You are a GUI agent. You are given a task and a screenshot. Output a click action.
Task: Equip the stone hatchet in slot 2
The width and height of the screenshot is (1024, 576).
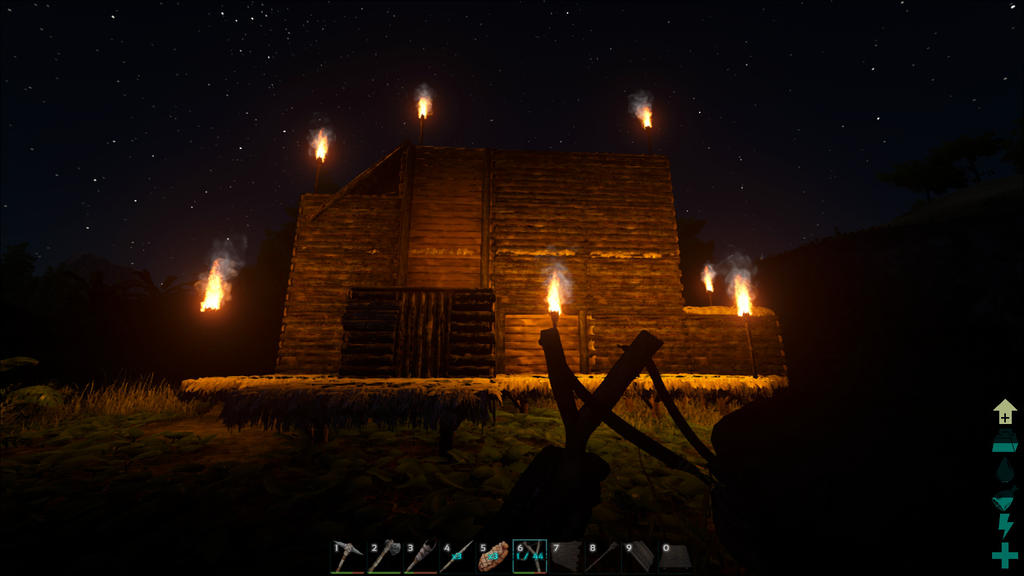tap(383, 556)
